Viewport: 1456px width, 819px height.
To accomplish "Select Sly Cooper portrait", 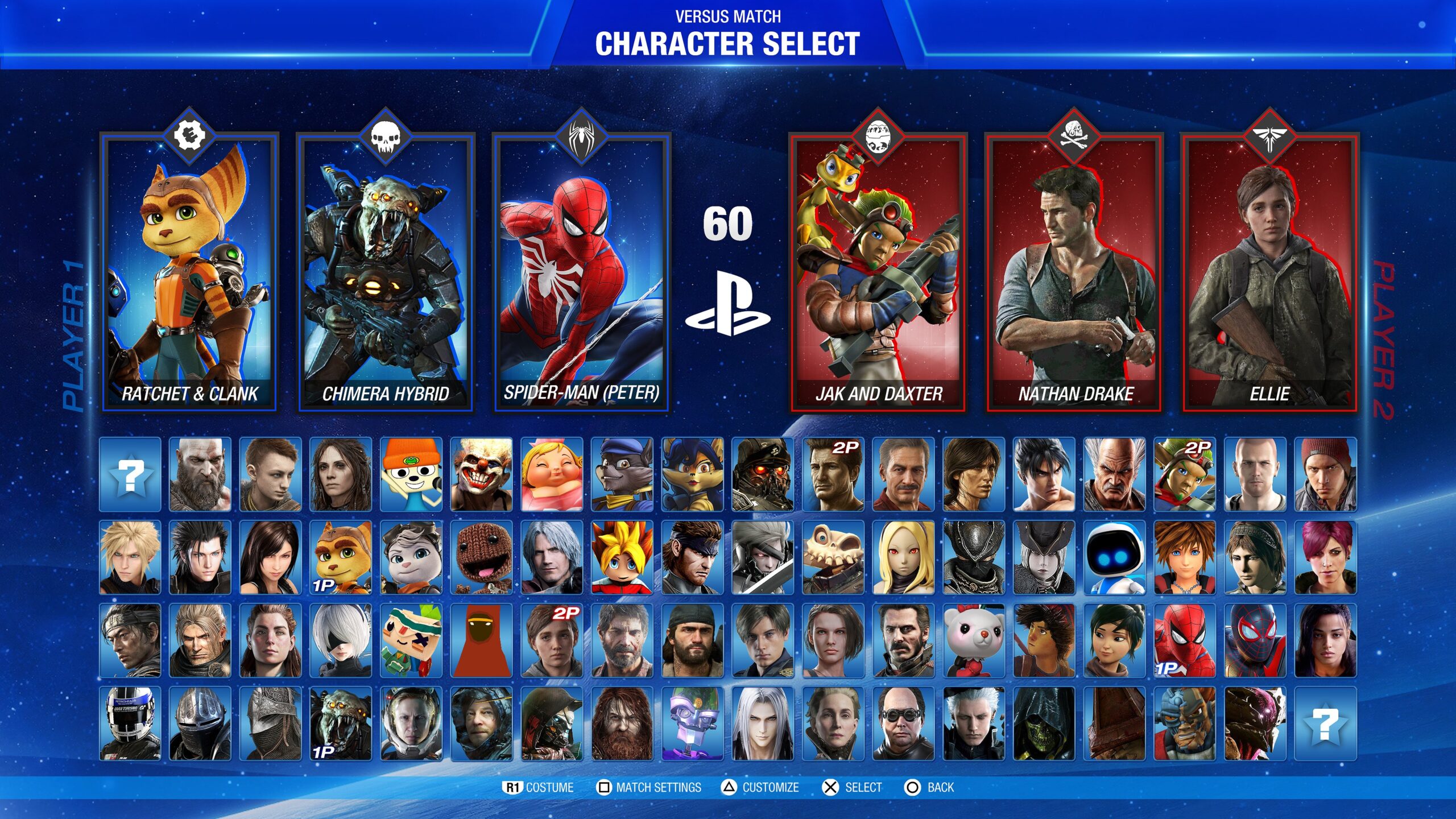I will (x=622, y=474).
